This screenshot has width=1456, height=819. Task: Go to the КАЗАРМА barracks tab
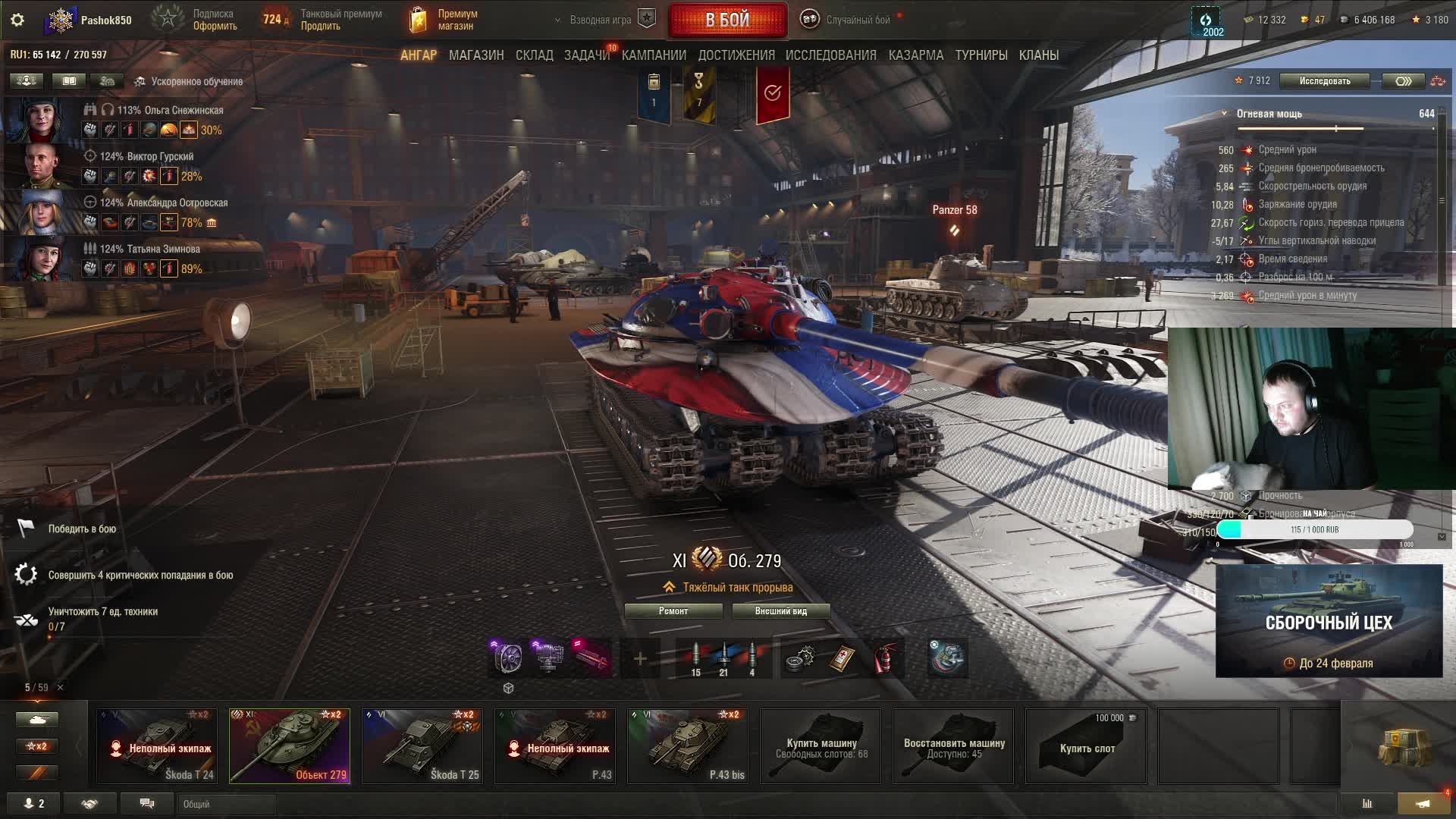point(916,55)
